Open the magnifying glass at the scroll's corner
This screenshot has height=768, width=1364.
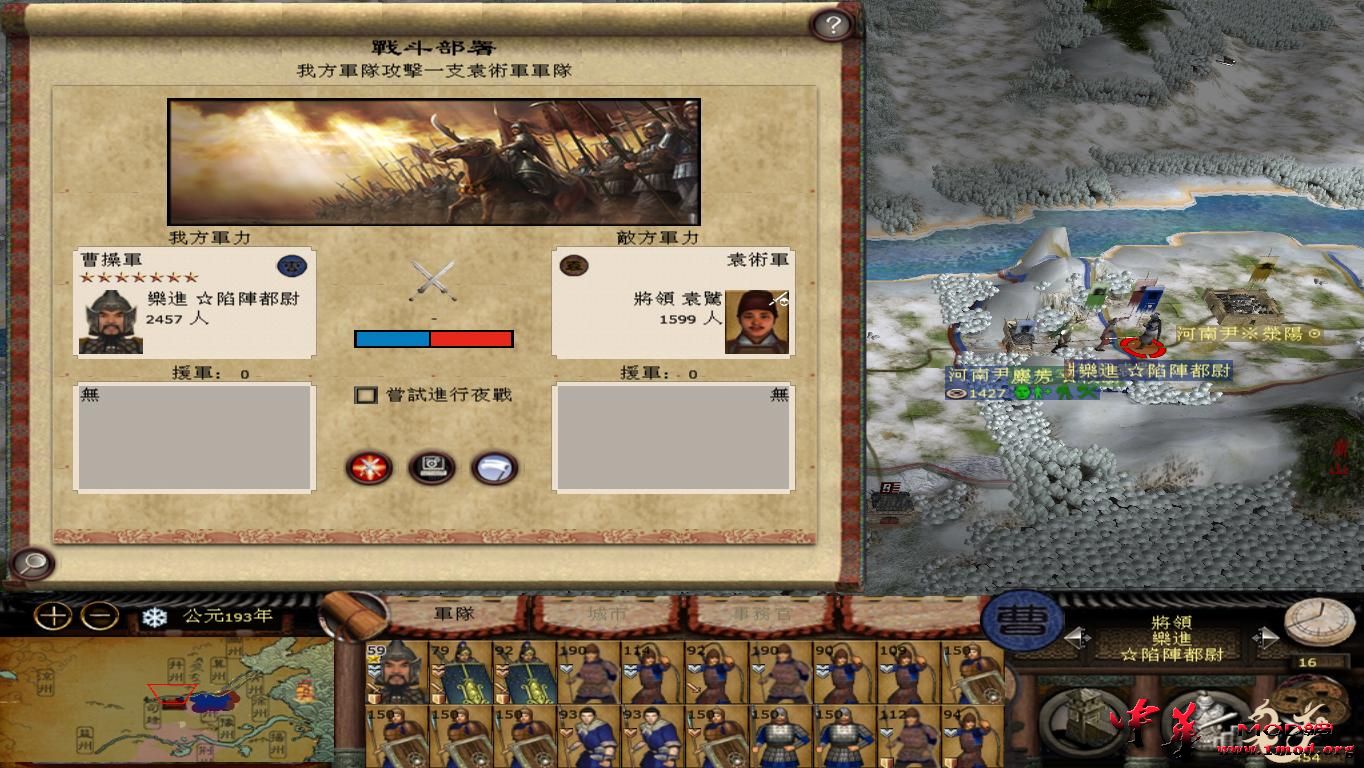[x=30, y=565]
